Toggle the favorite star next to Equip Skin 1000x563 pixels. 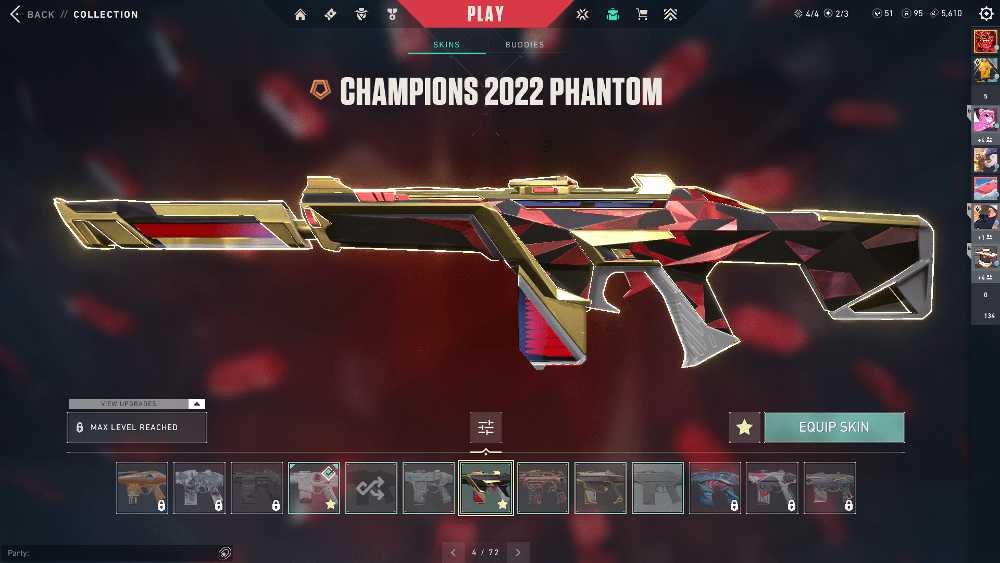(x=744, y=427)
